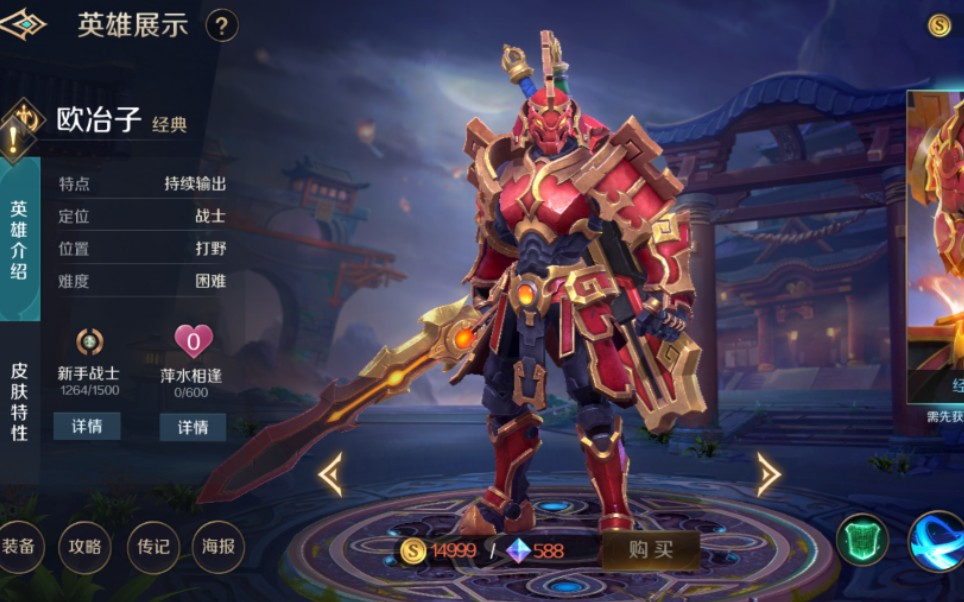Click the gold coin icon in the top corner

(939, 25)
